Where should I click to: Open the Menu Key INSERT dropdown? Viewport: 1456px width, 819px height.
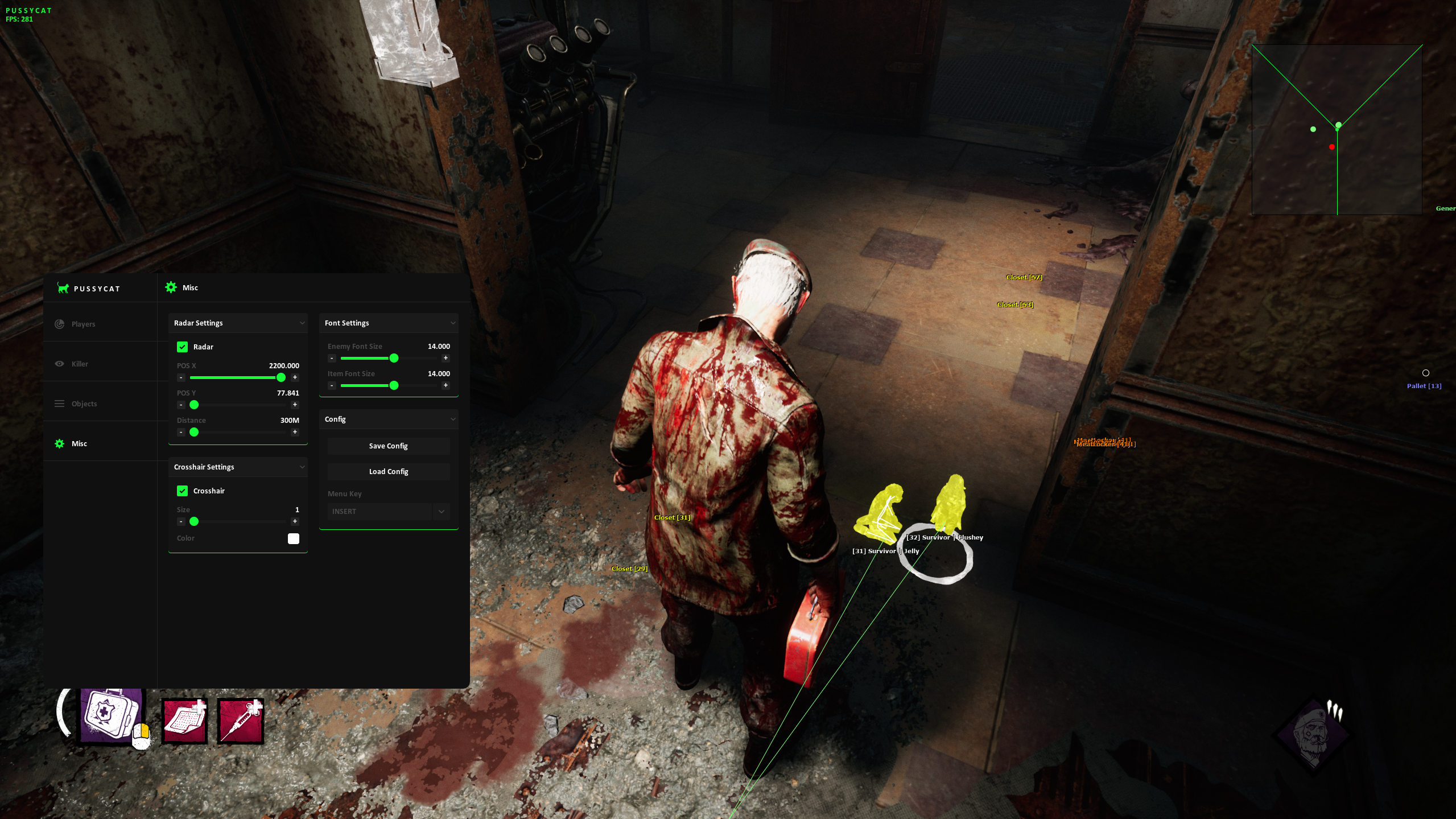point(389,511)
